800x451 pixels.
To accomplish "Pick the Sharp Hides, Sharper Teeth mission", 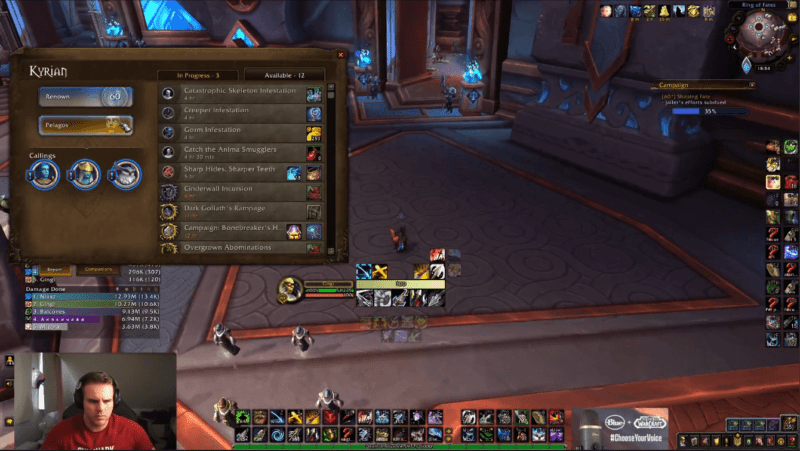I will [x=240, y=172].
